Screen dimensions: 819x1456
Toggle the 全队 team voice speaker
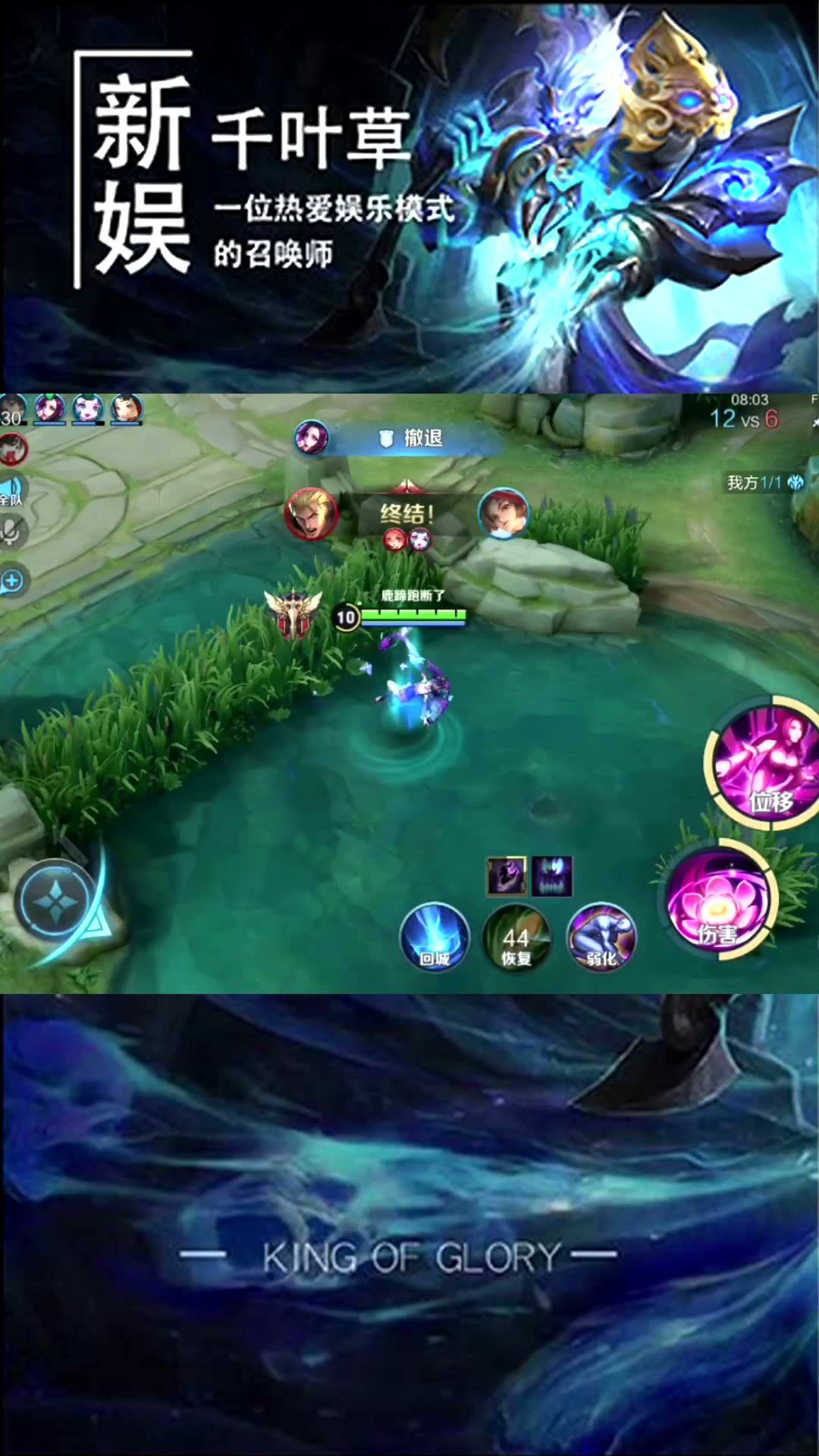[x=11, y=489]
